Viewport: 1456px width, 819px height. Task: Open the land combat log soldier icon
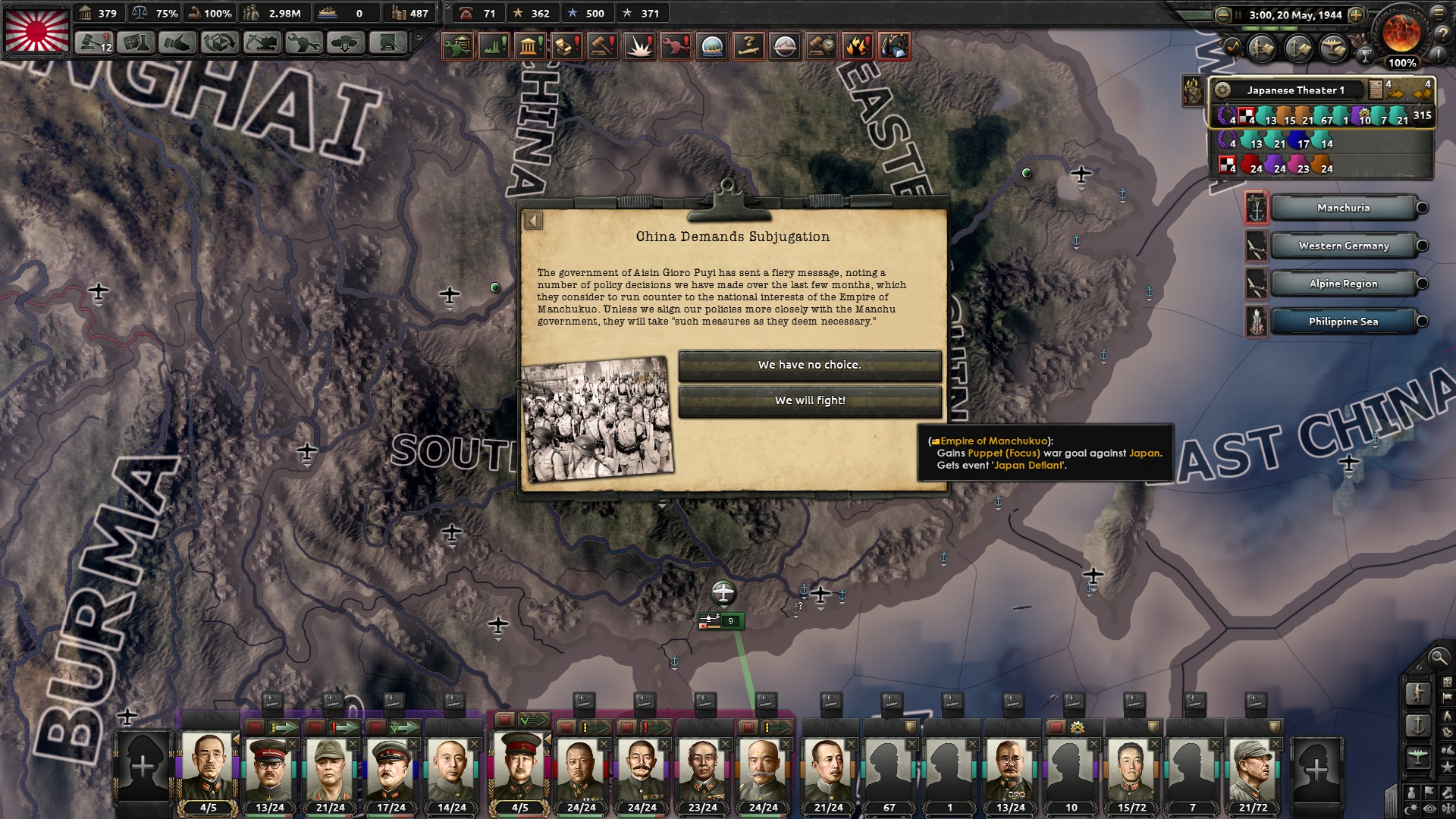pos(1260,47)
